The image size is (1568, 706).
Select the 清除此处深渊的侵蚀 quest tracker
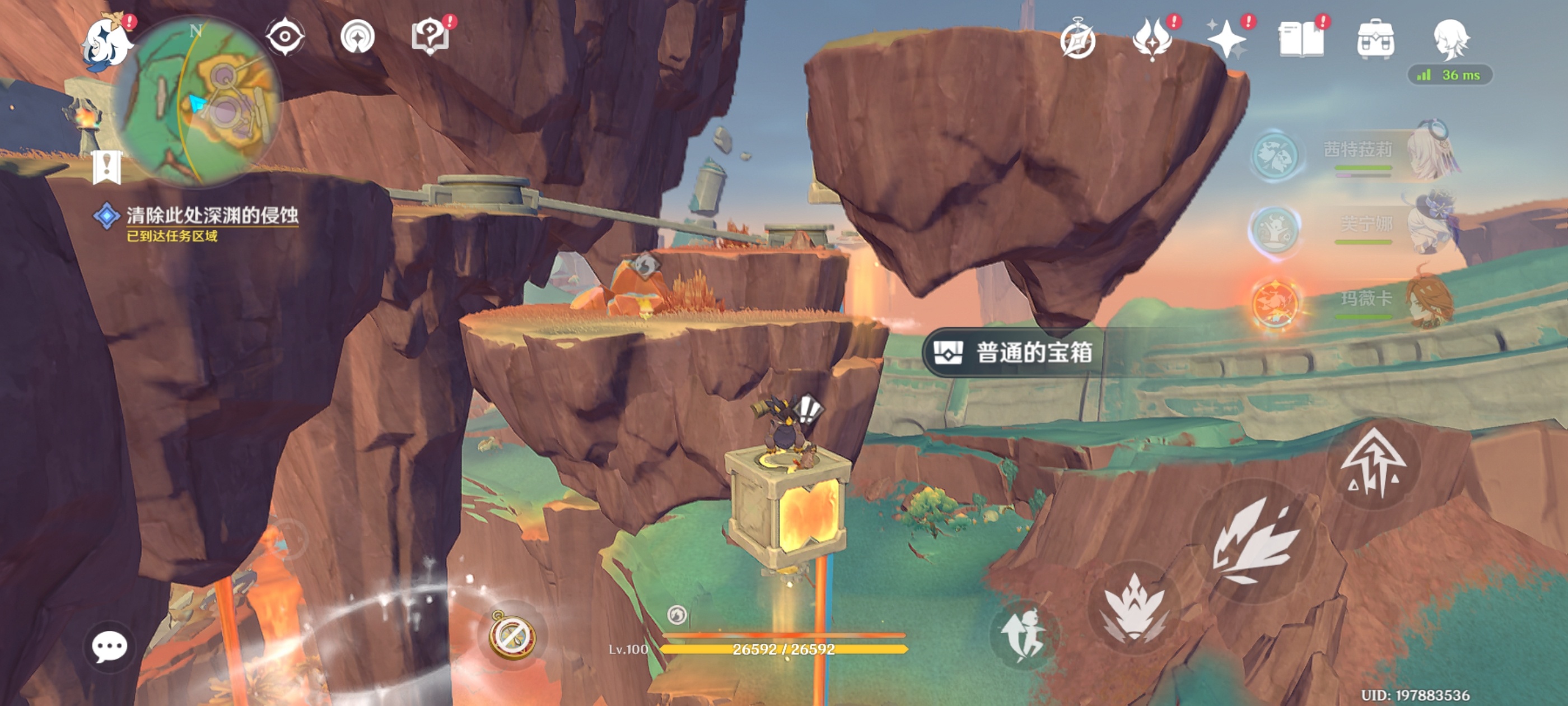pyautogui.click(x=211, y=216)
